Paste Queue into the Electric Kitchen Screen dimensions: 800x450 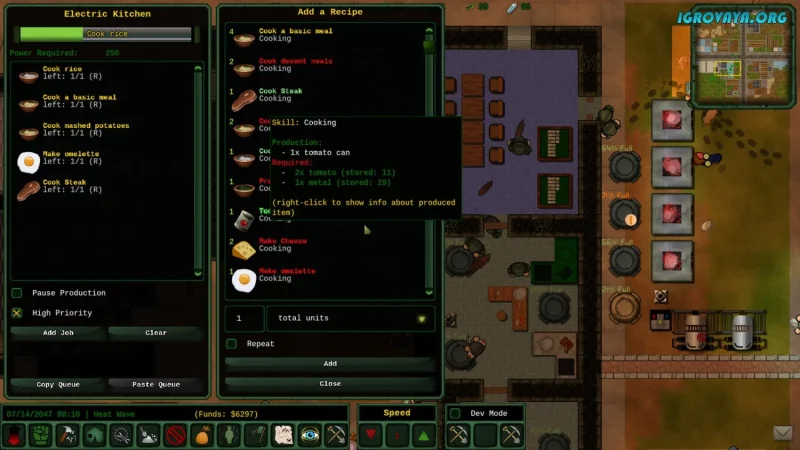pyautogui.click(x=155, y=384)
